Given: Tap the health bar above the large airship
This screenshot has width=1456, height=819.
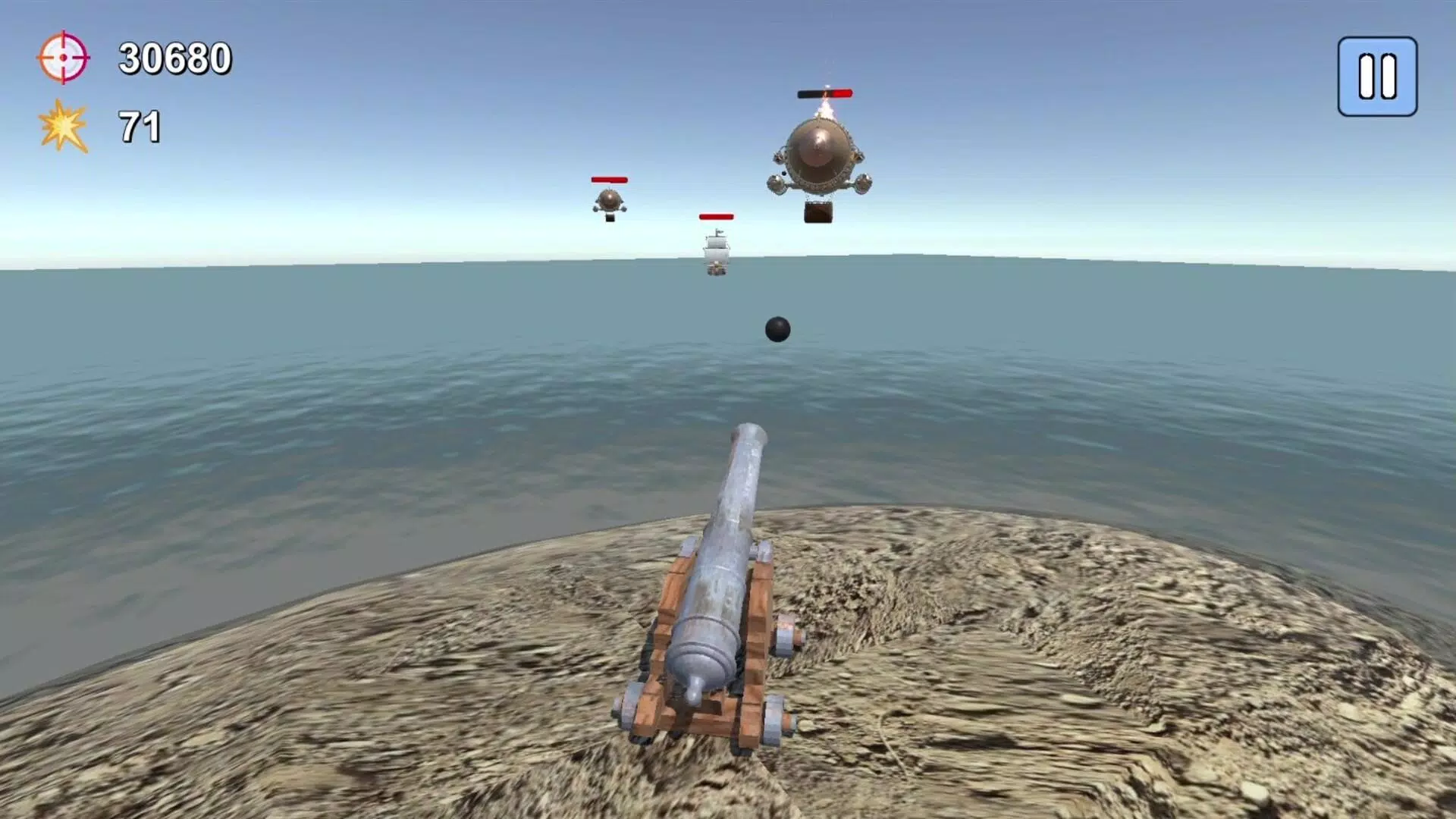Looking at the screenshot, I should [824, 94].
